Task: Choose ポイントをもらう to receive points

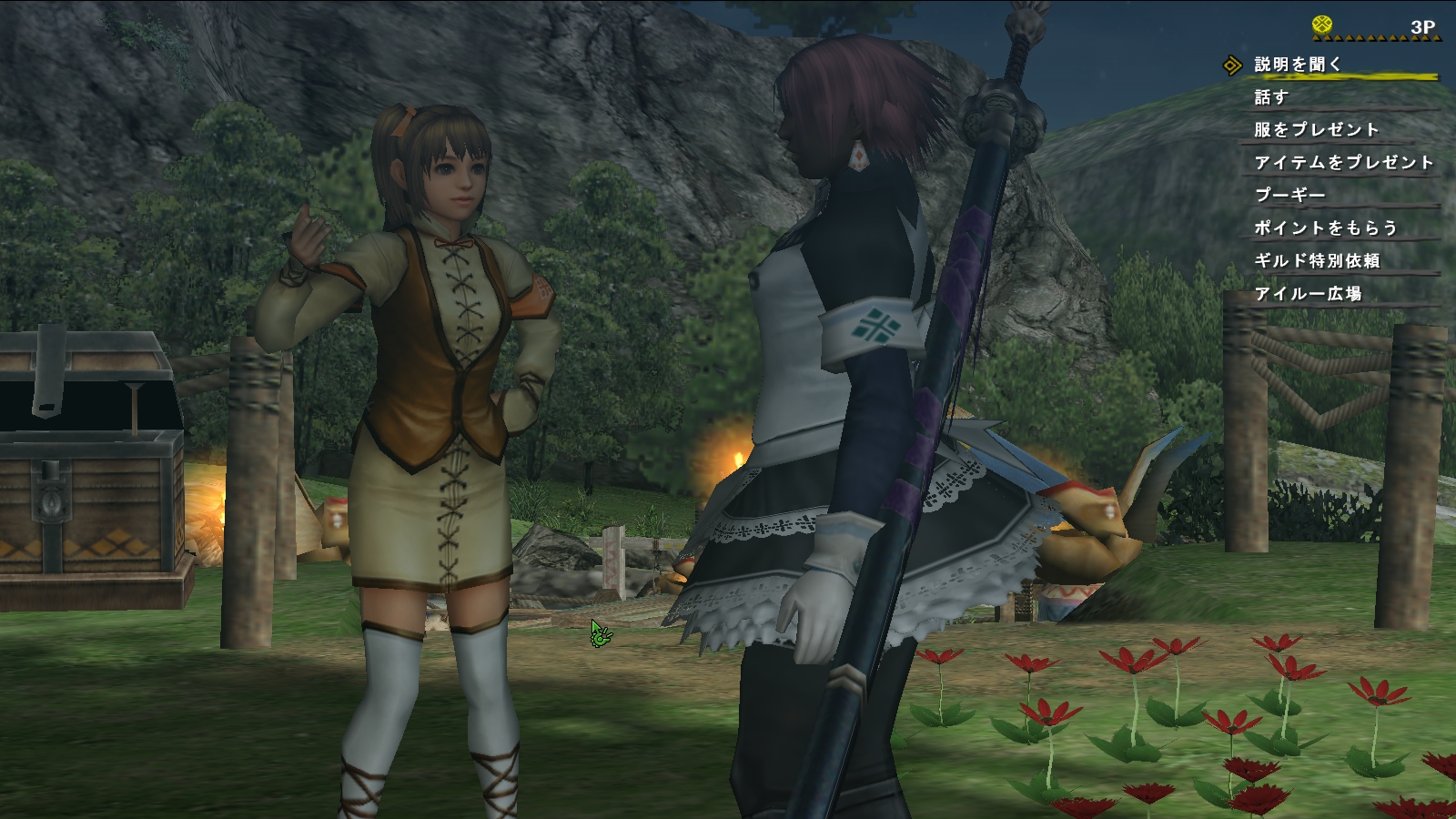Action: click(1325, 228)
